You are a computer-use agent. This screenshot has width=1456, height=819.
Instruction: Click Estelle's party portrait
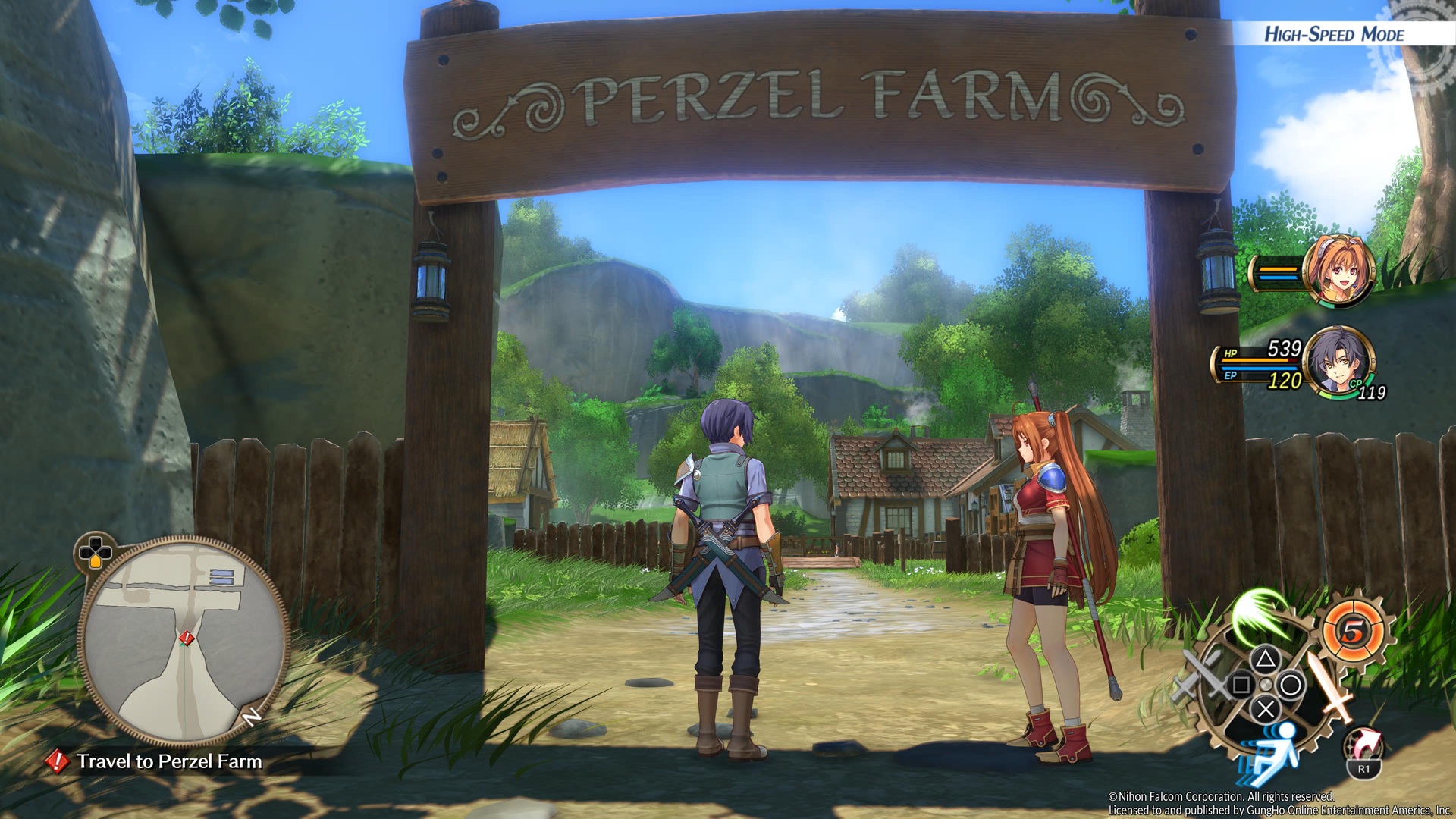pos(1338,271)
